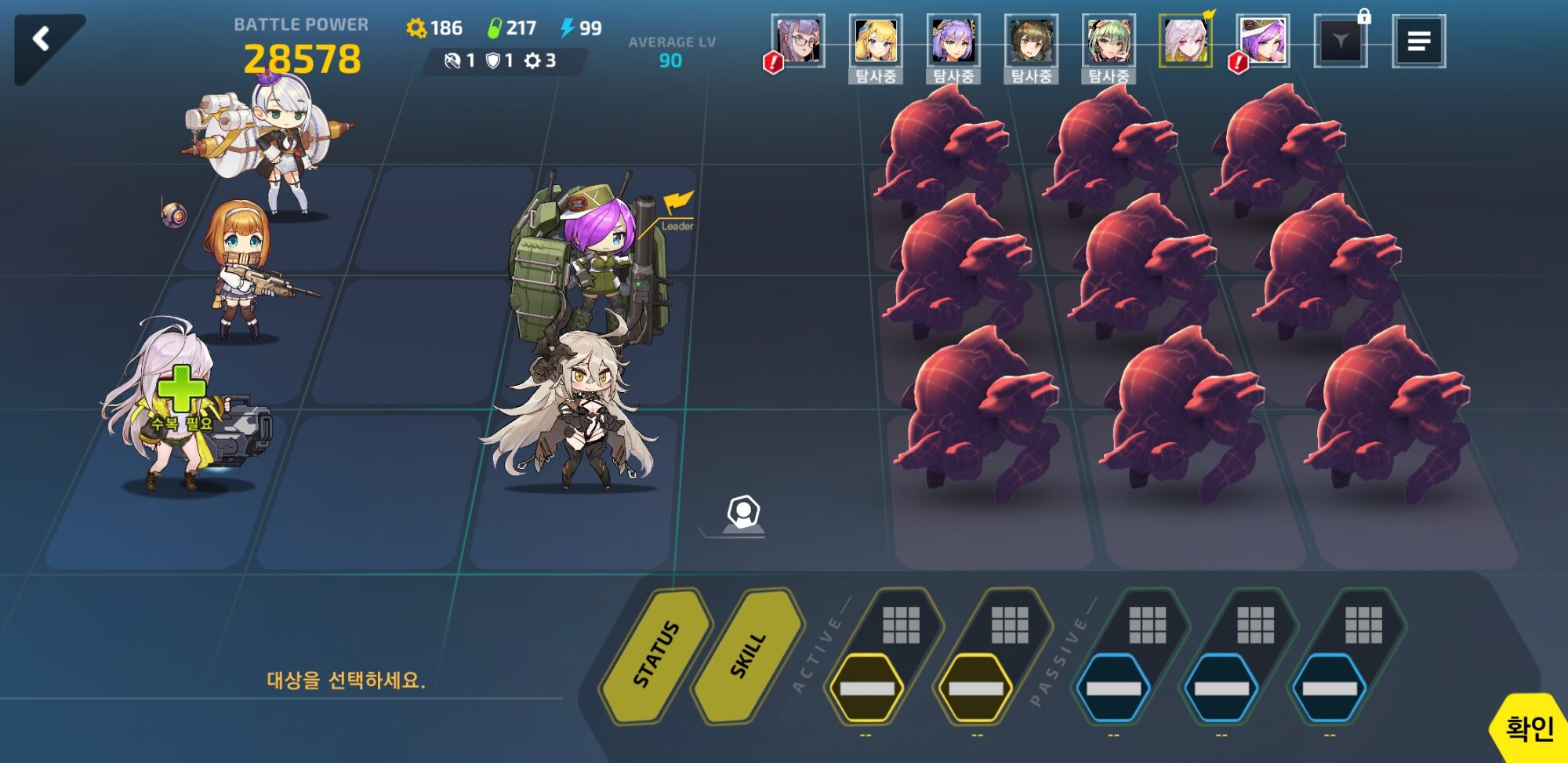
Task: Open the SKILL panel
Action: [x=748, y=654]
